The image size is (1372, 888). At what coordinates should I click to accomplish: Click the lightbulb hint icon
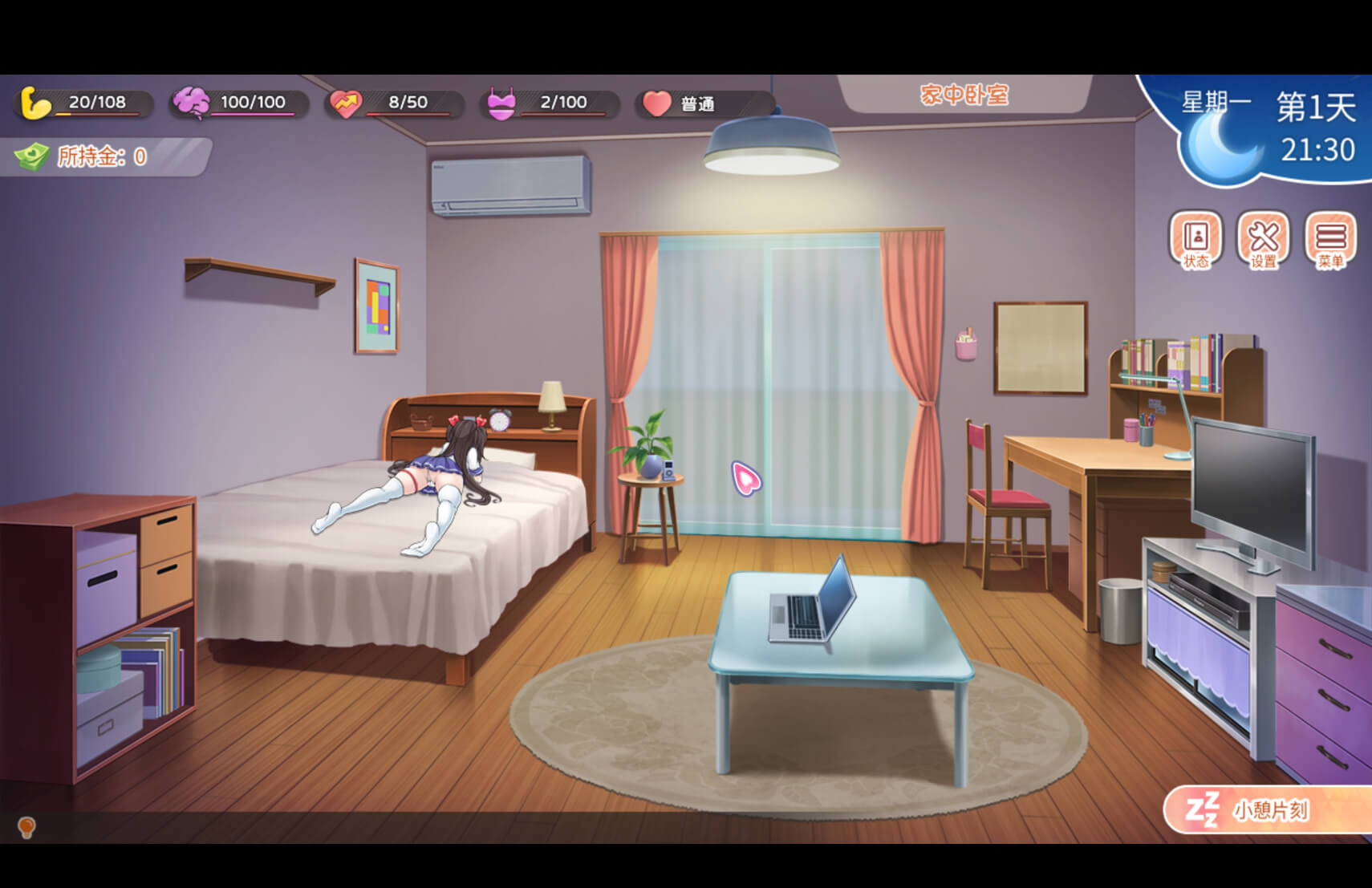[x=26, y=826]
